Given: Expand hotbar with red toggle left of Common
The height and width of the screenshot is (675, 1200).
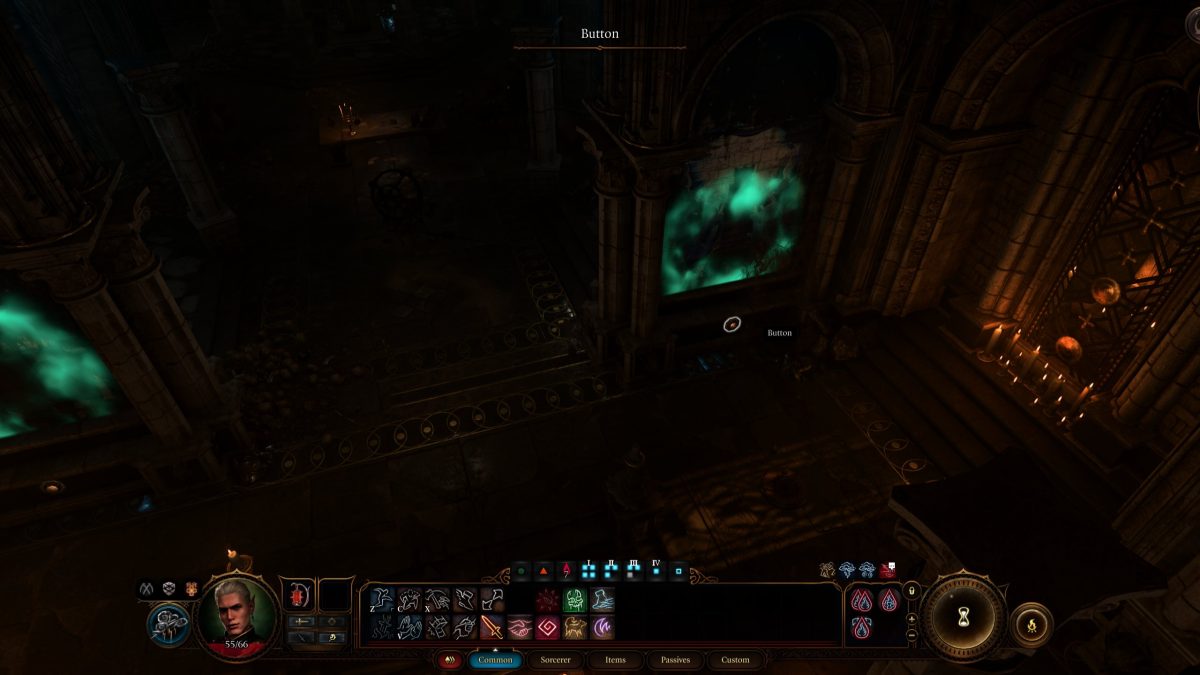Looking at the screenshot, I should (x=450, y=660).
